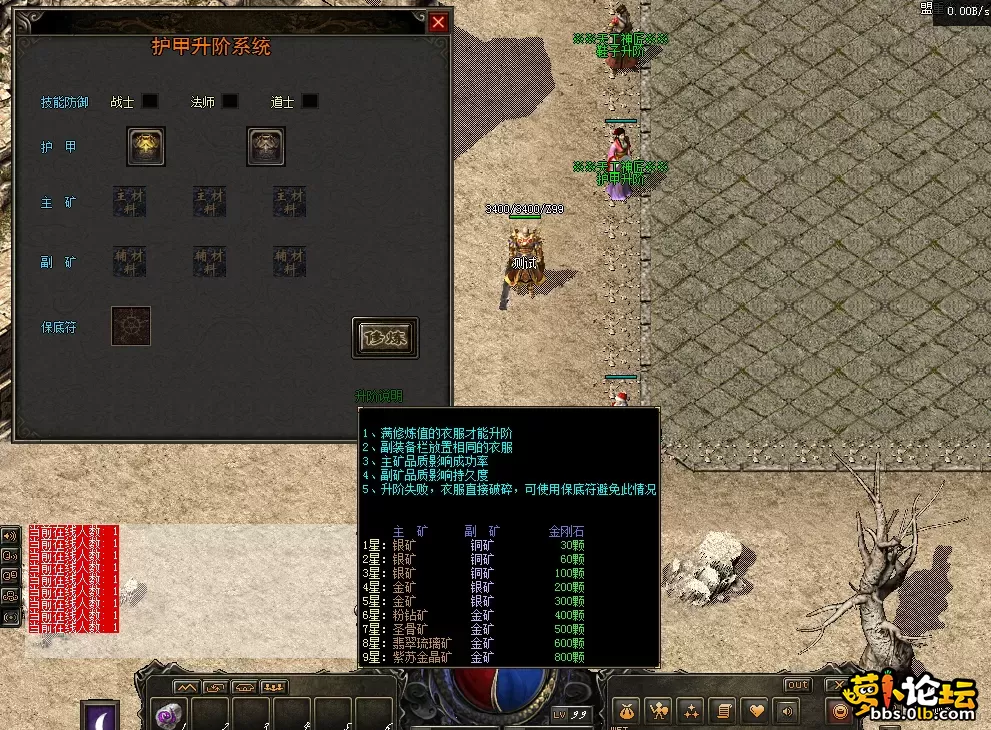The width and height of the screenshot is (991, 730).
Task: Tick the 法师 mage defense checkbox
Action: pos(230,101)
